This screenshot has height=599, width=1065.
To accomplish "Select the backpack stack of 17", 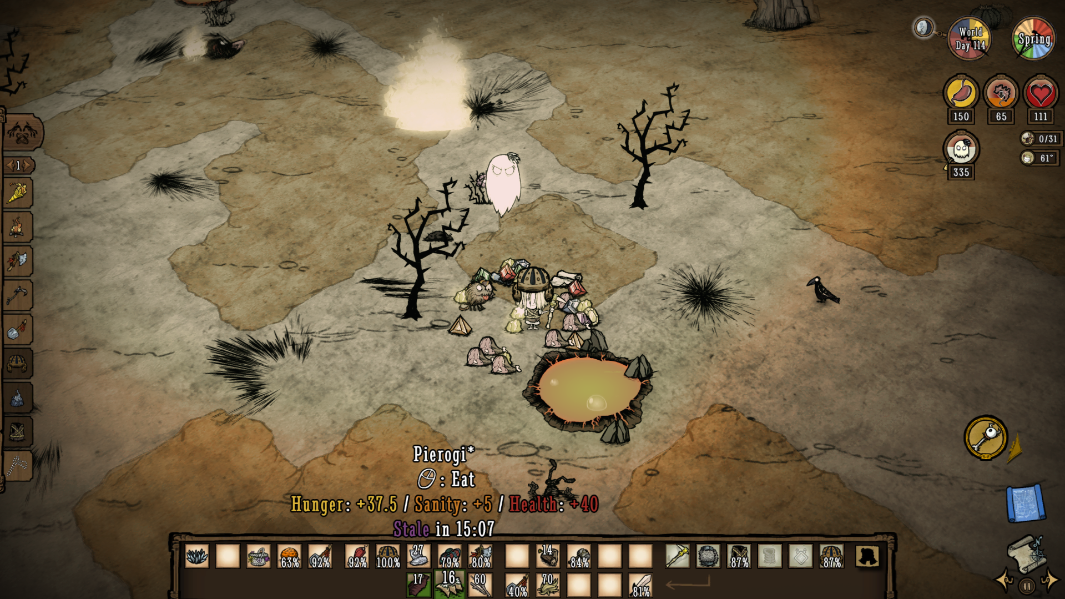I will coord(419,585).
